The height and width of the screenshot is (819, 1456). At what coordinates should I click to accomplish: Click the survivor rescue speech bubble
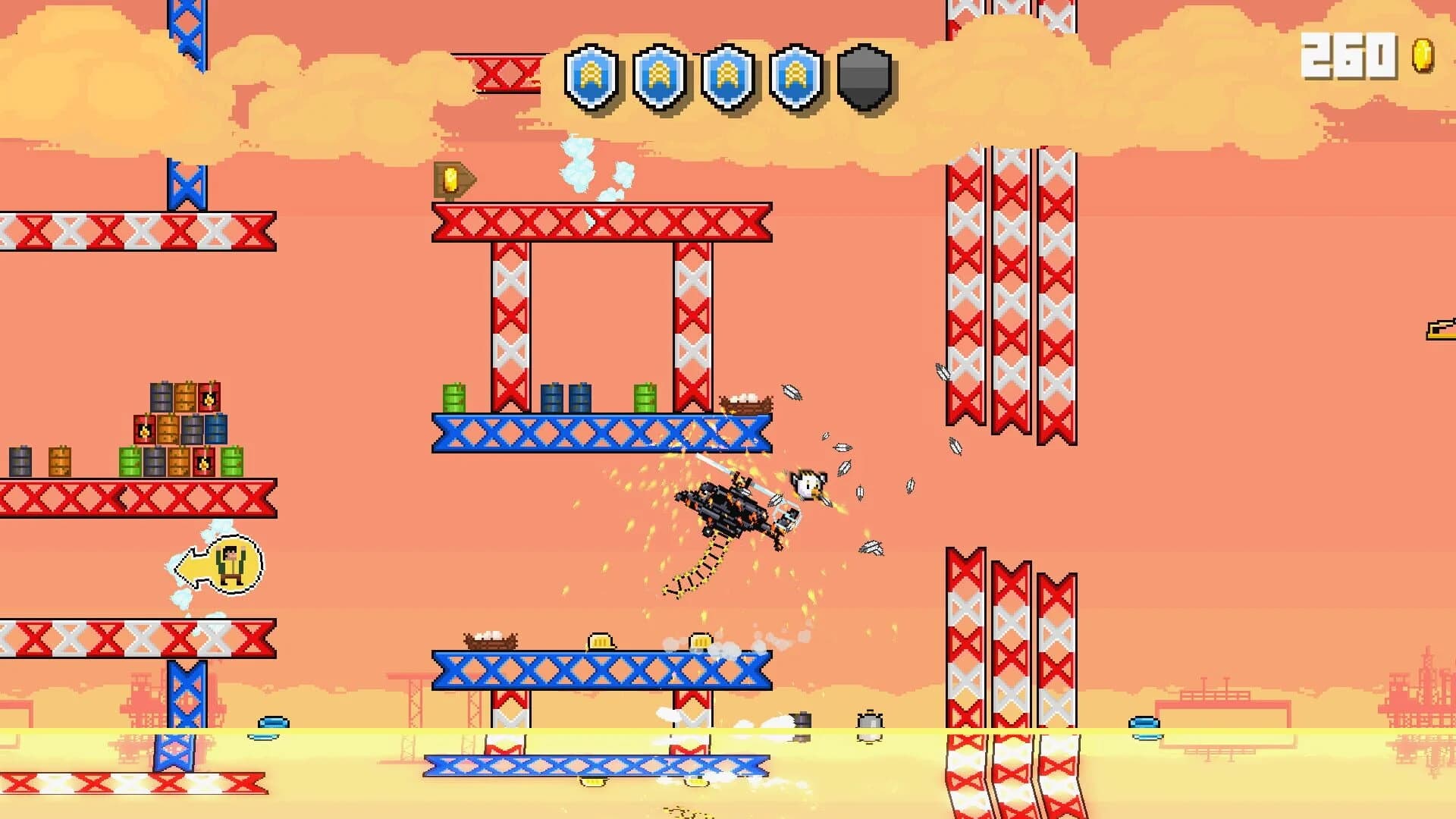220,565
